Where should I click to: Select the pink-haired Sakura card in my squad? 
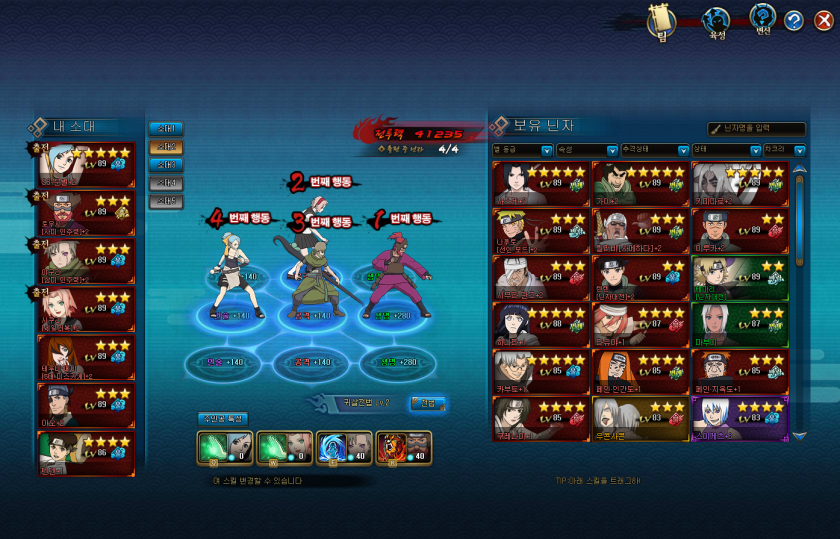coord(85,312)
